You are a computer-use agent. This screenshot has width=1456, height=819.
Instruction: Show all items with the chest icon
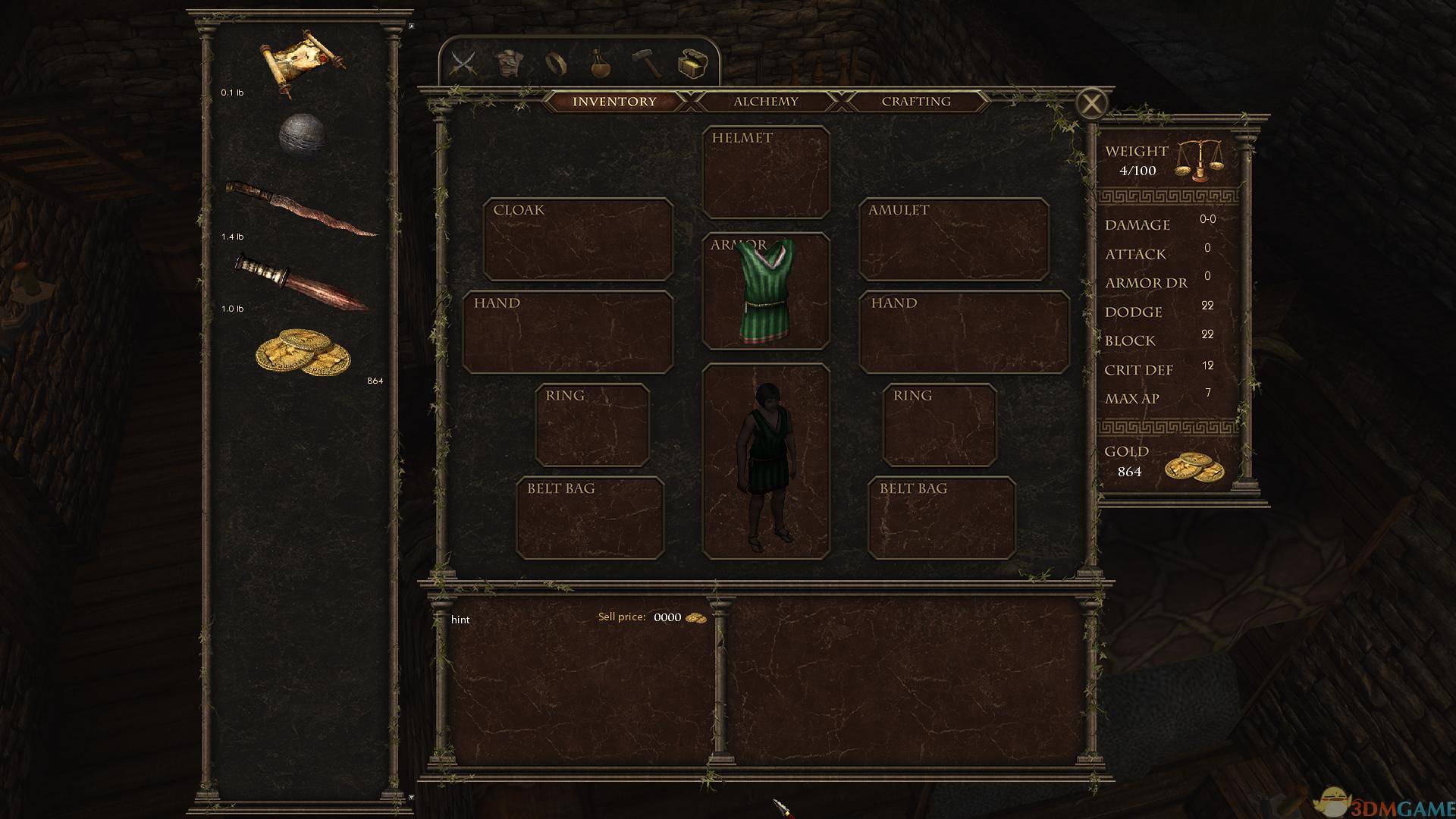(x=692, y=64)
